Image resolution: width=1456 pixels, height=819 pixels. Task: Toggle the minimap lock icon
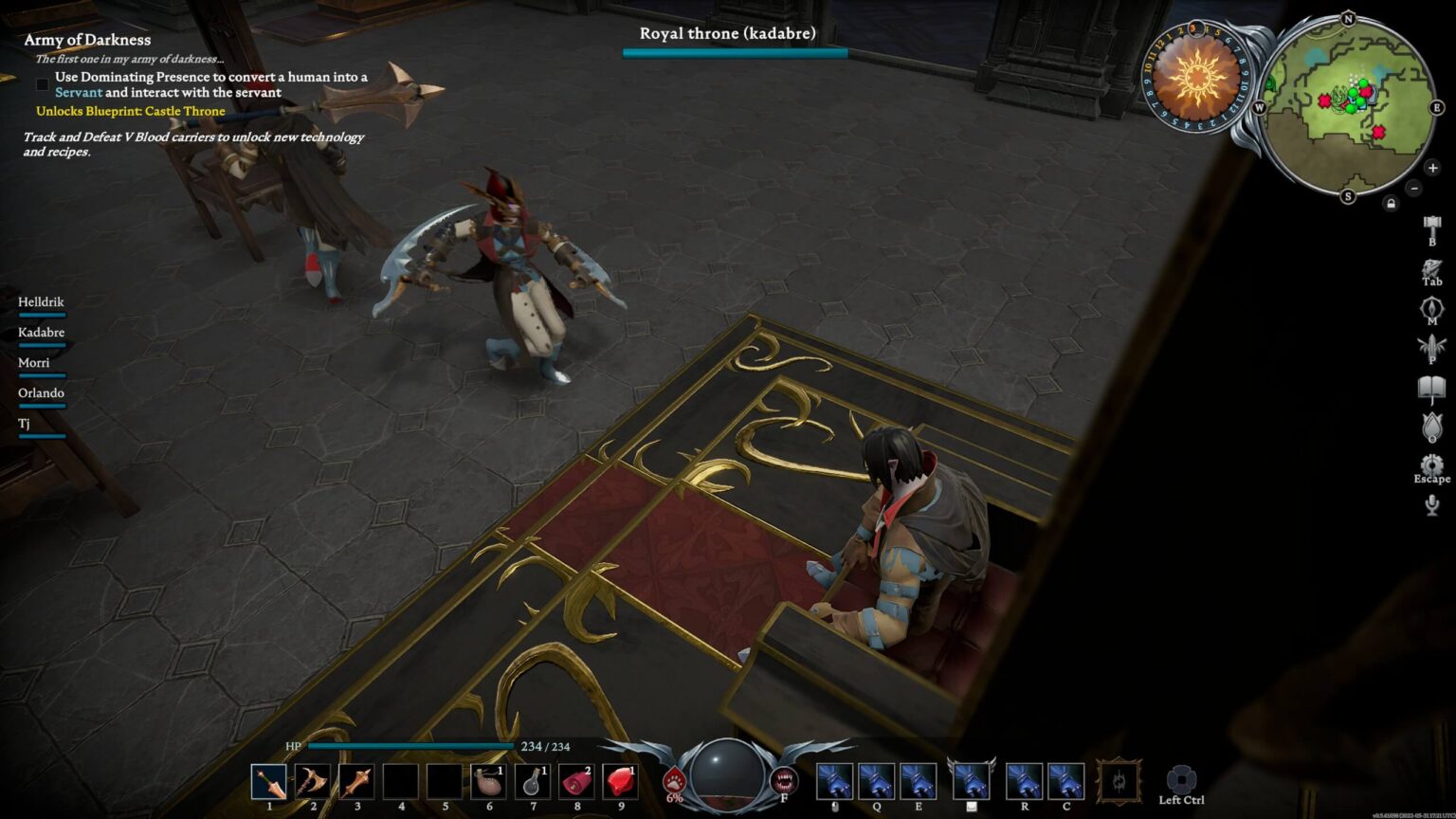click(x=1391, y=203)
